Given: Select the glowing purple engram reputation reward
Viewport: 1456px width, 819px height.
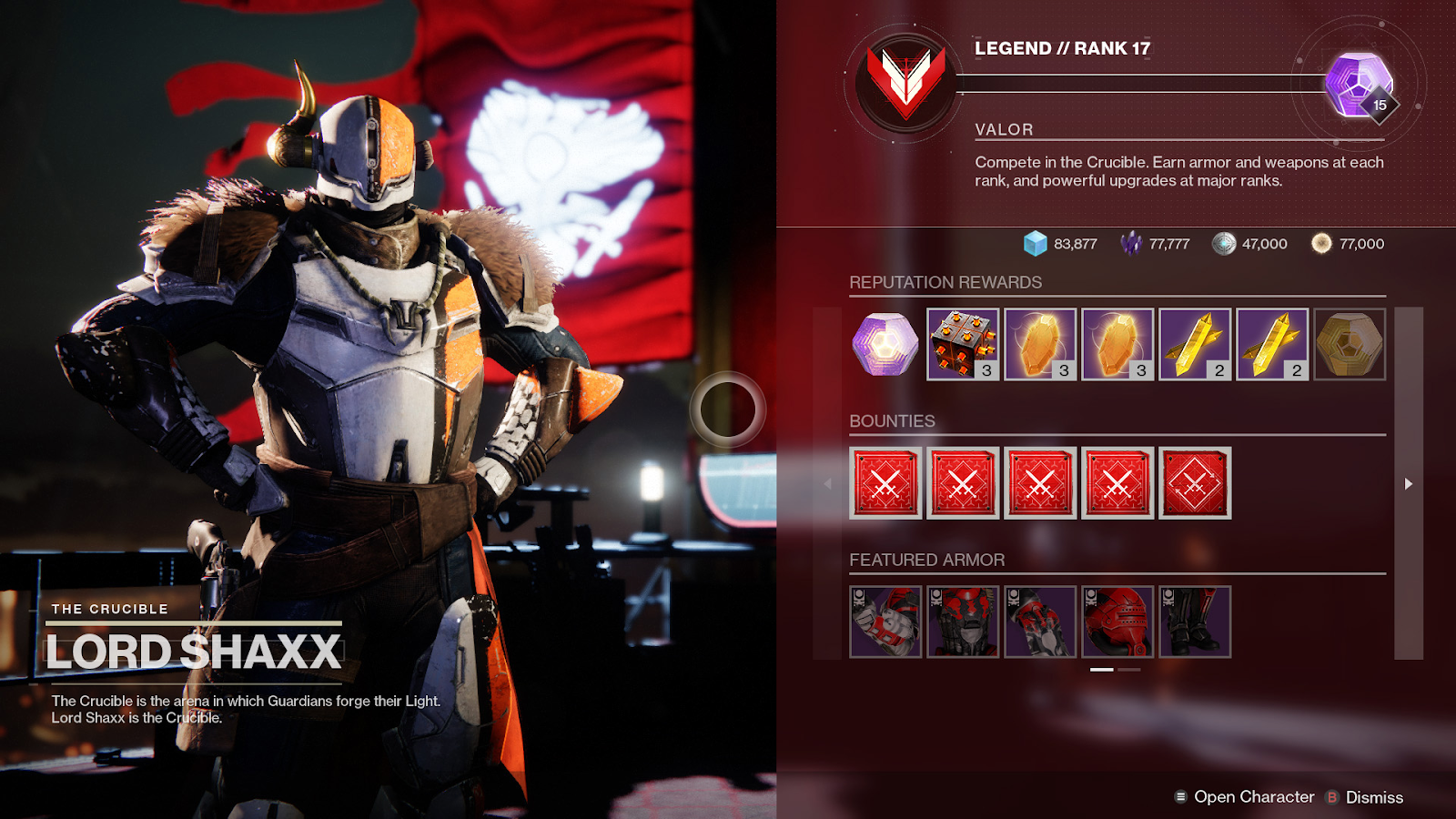Looking at the screenshot, I should click(885, 344).
